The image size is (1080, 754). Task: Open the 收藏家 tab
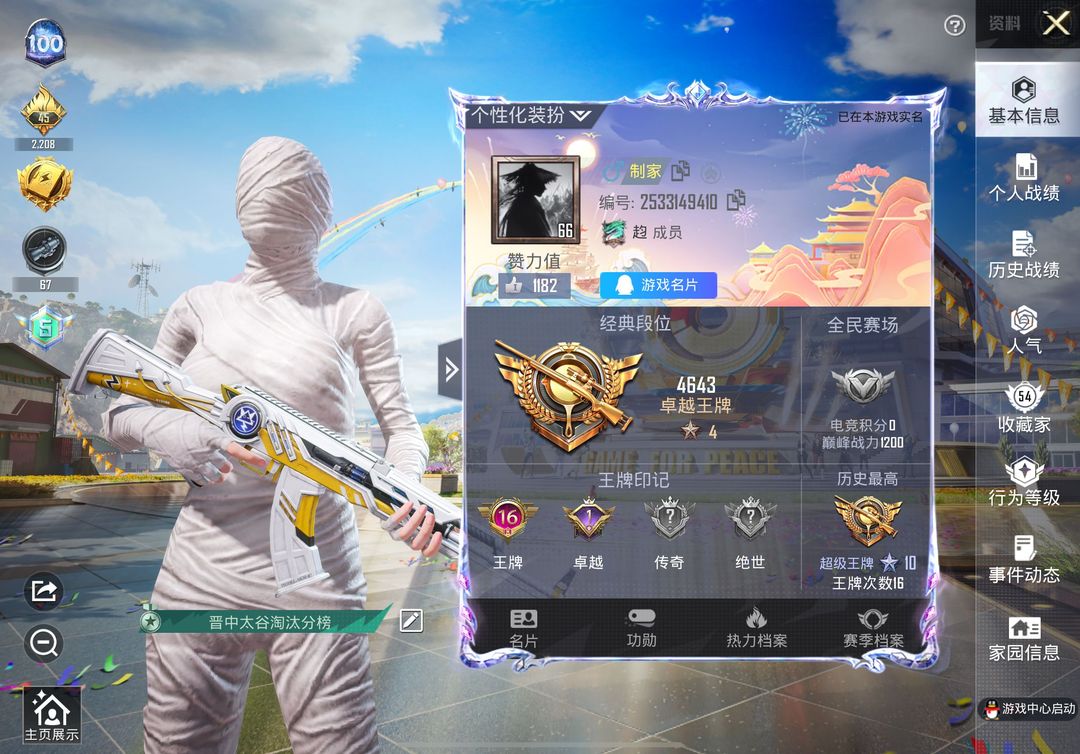[x=1024, y=408]
